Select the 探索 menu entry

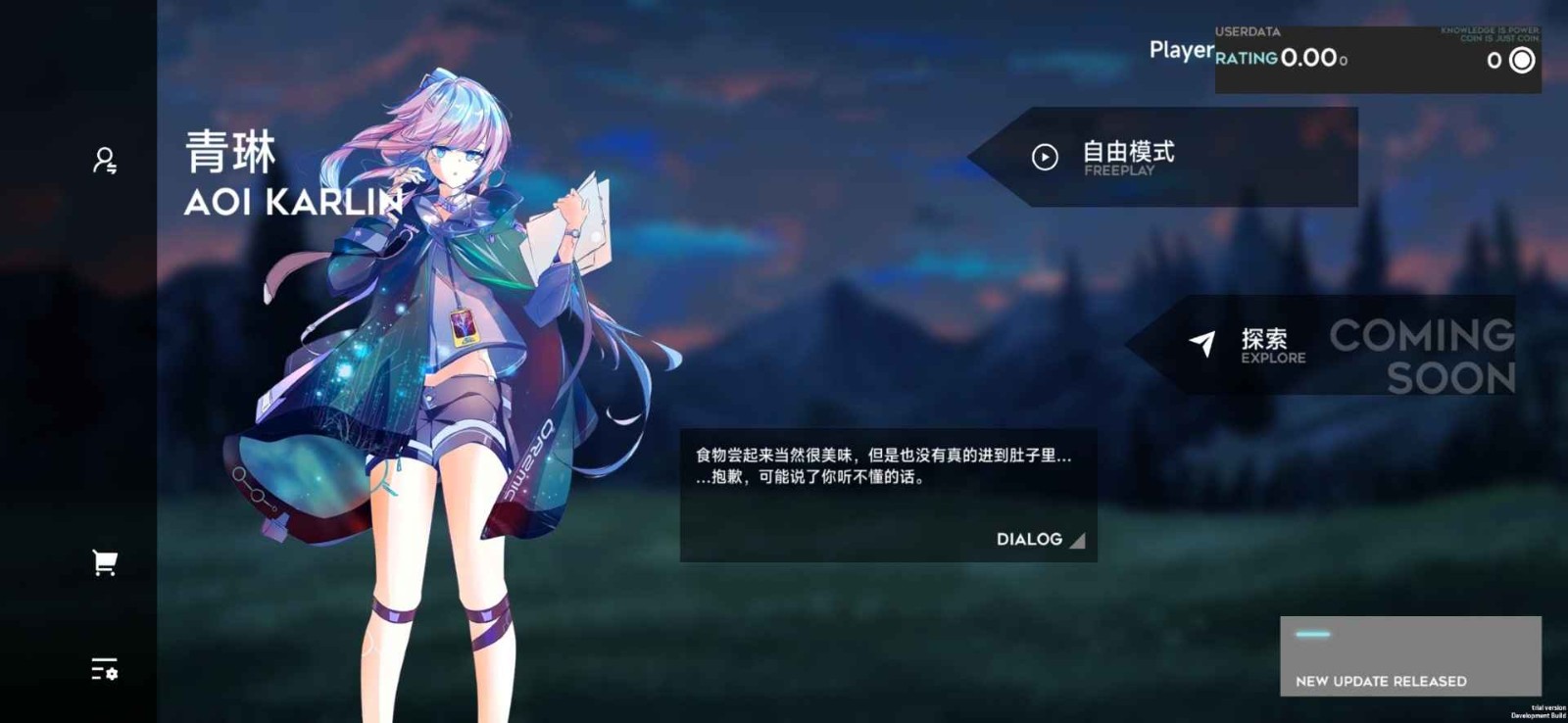click(1266, 337)
